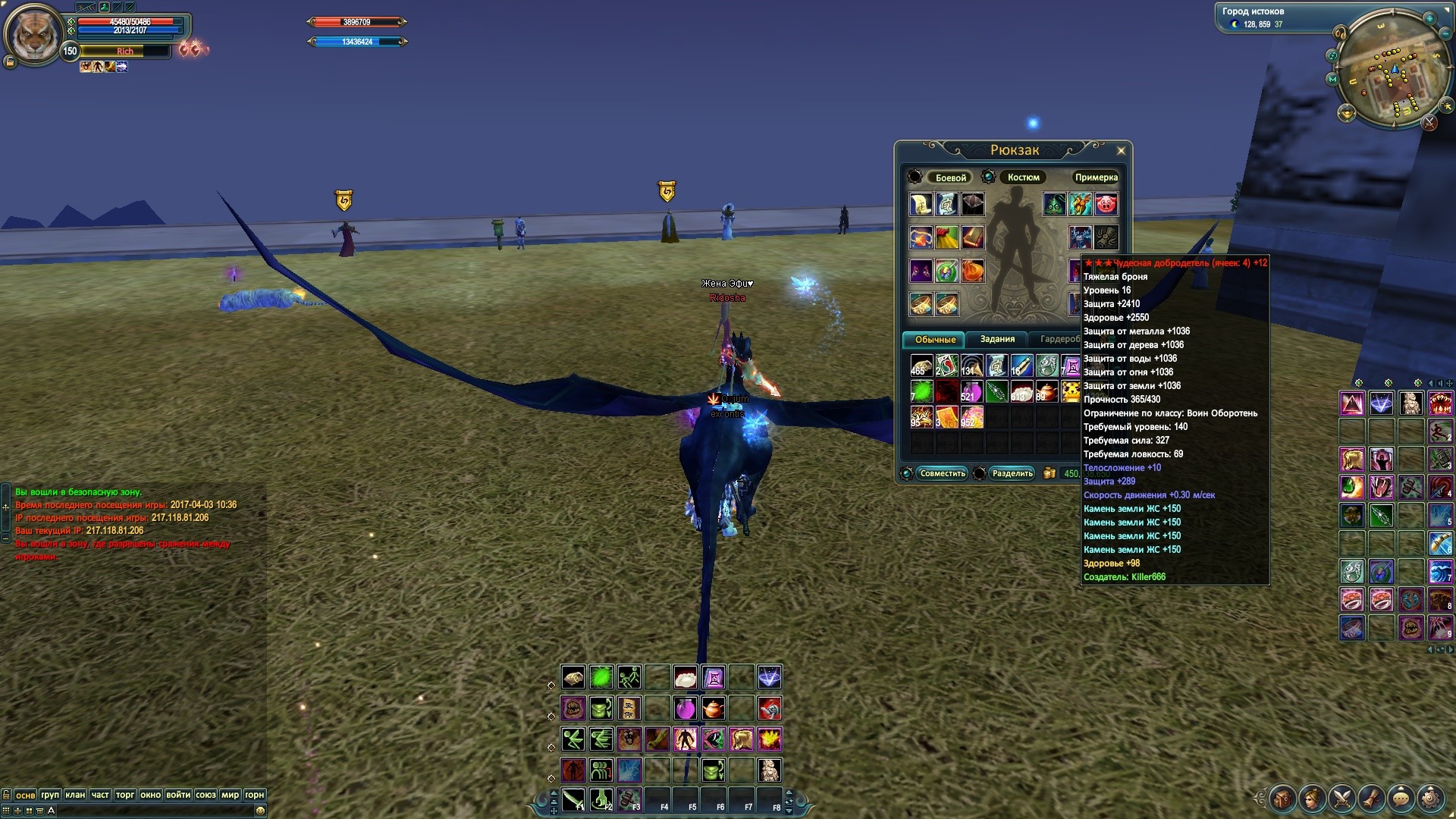1456x819 pixels.
Task: Switch to the Задания bag tab
Action: [x=996, y=340]
